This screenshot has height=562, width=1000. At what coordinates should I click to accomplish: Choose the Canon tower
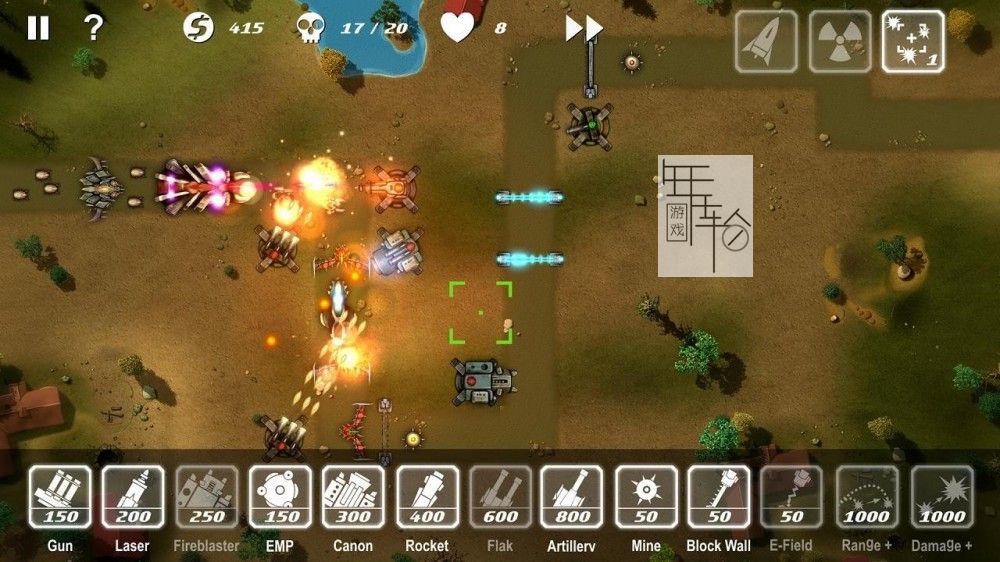[353, 497]
